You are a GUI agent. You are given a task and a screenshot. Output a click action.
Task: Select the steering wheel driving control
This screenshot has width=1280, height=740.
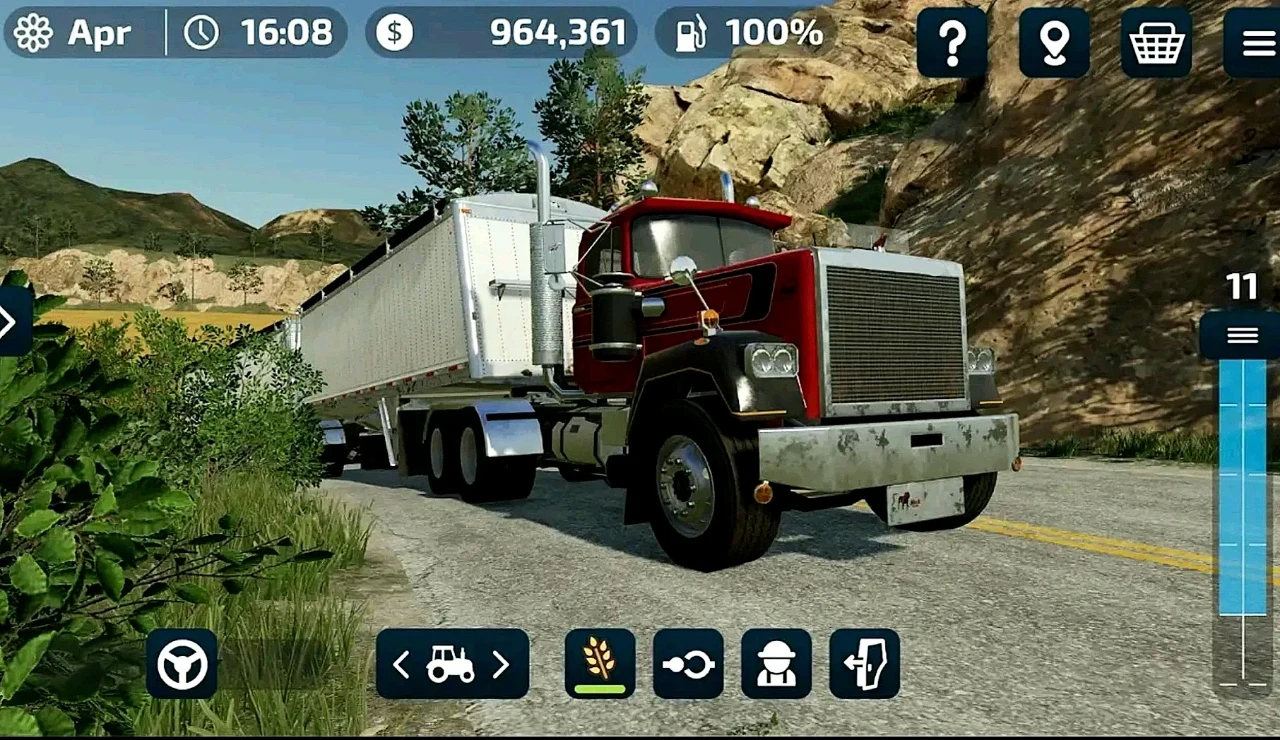point(184,663)
